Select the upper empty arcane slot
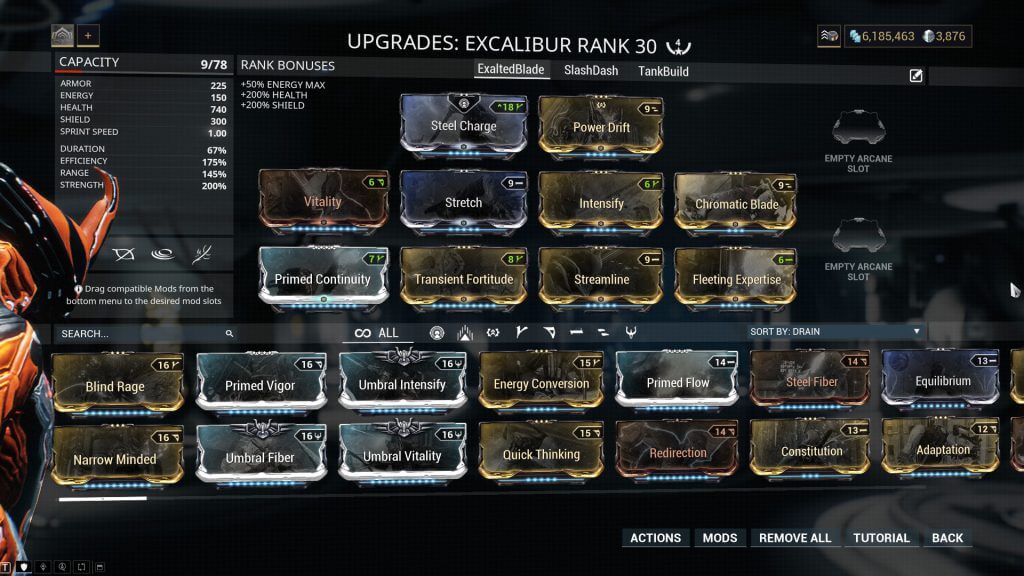Viewport: 1024px width, 576px height. pos(858,129)
